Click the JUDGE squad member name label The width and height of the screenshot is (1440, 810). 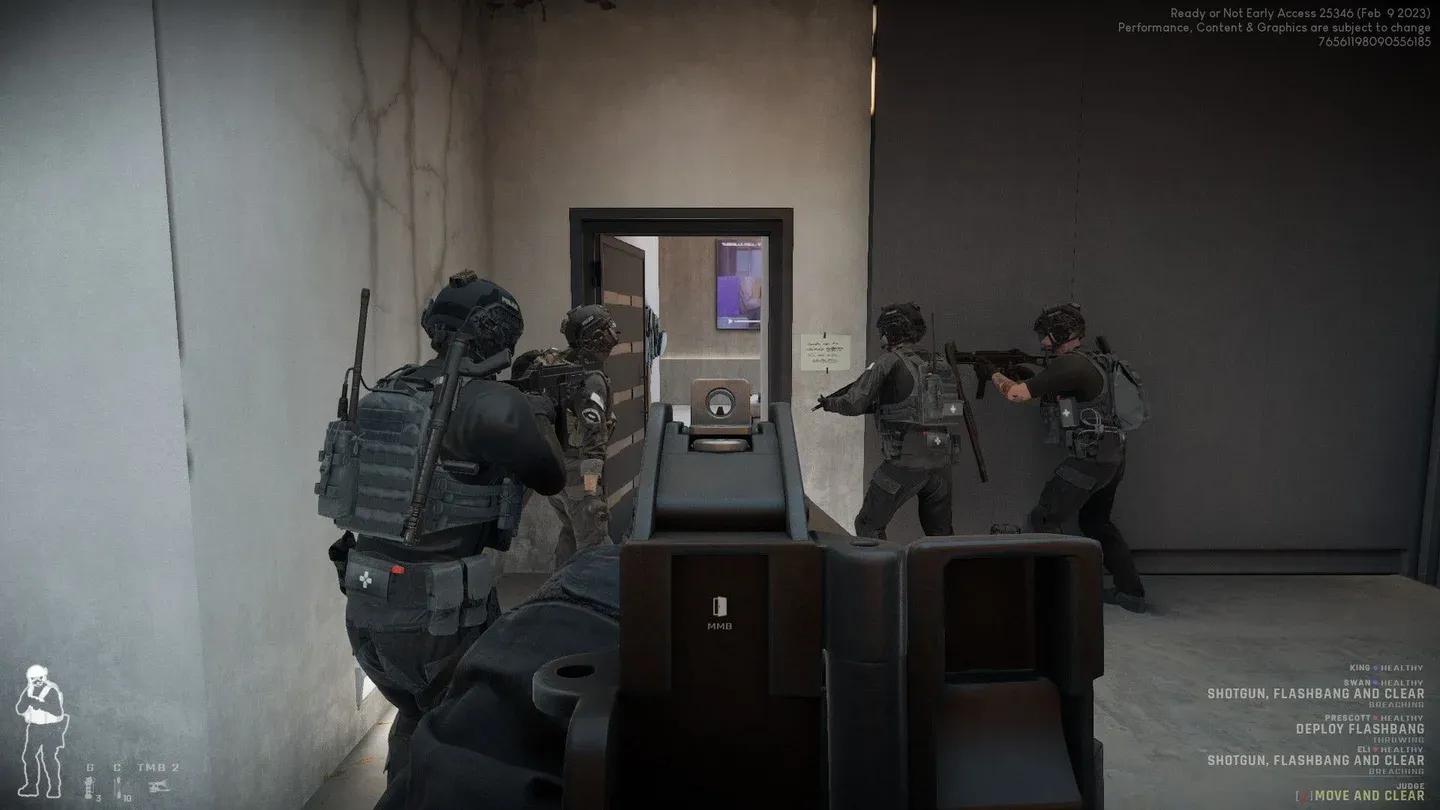point(1410,786)
